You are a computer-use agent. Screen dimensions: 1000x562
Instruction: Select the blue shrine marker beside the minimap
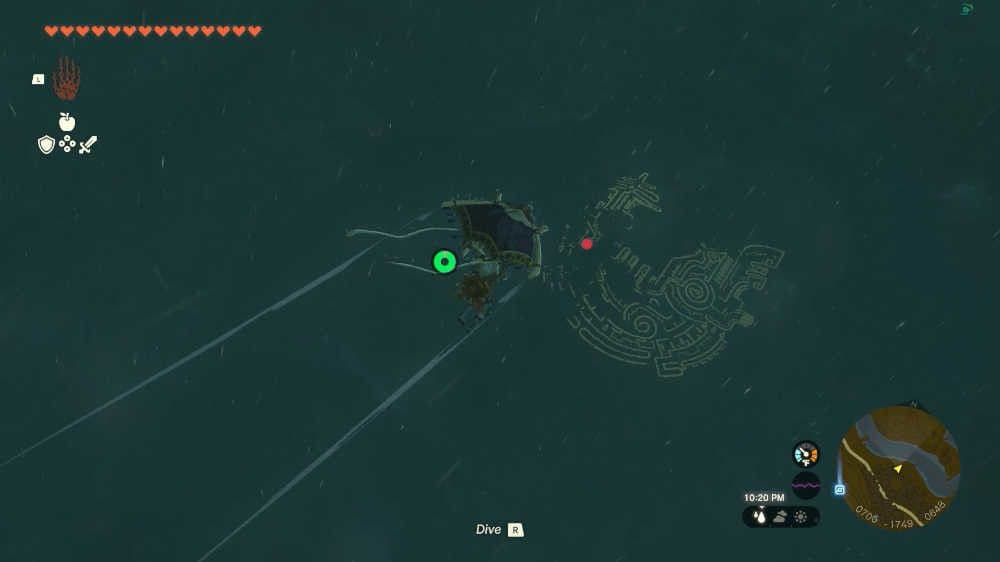(x=840, y=490)
